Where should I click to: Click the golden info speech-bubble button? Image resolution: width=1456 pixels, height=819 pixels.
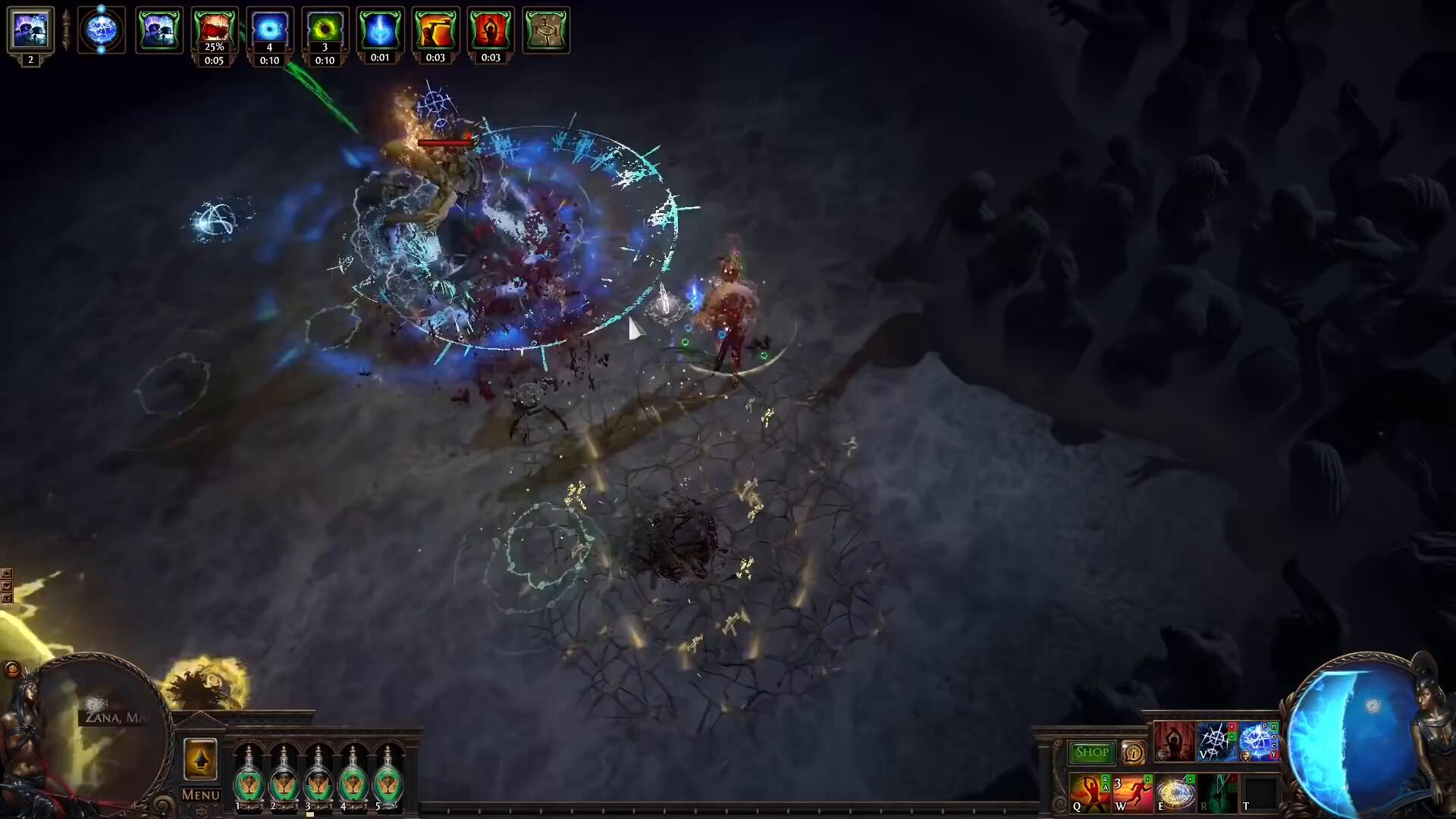coord(1134,752)
